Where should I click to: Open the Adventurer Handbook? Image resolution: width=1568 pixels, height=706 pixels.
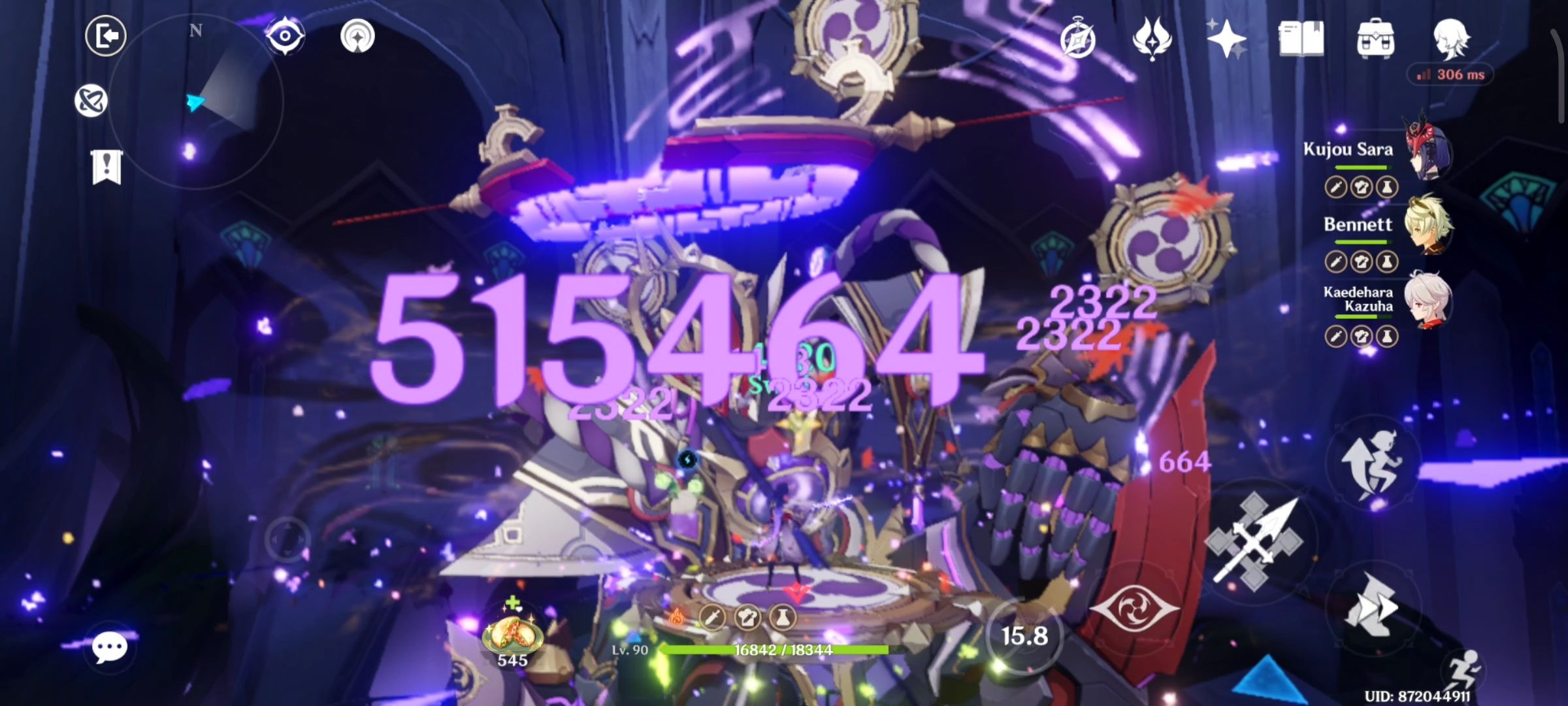[x=1300, y=41]
